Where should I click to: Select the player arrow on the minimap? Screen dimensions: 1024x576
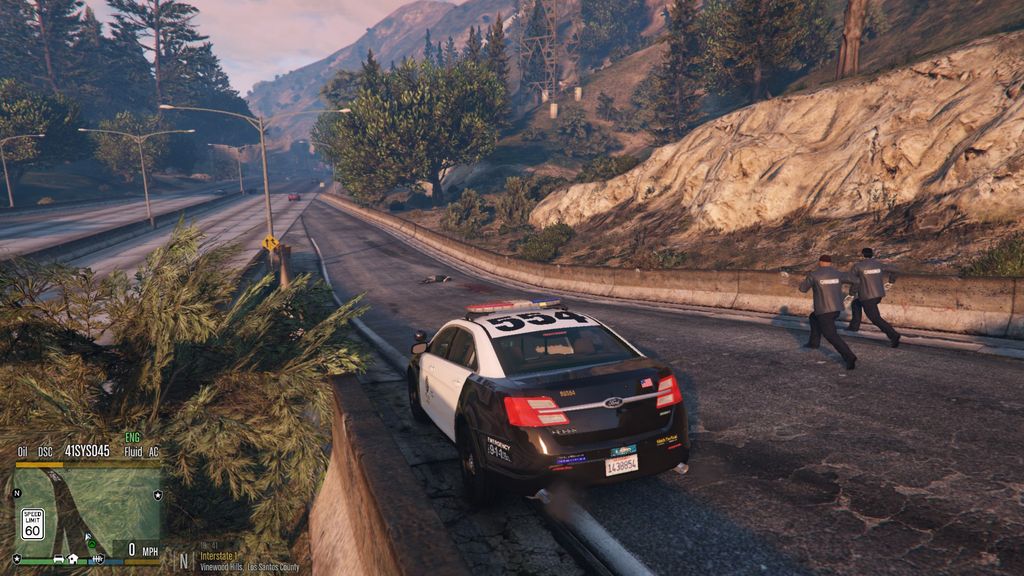88,538
